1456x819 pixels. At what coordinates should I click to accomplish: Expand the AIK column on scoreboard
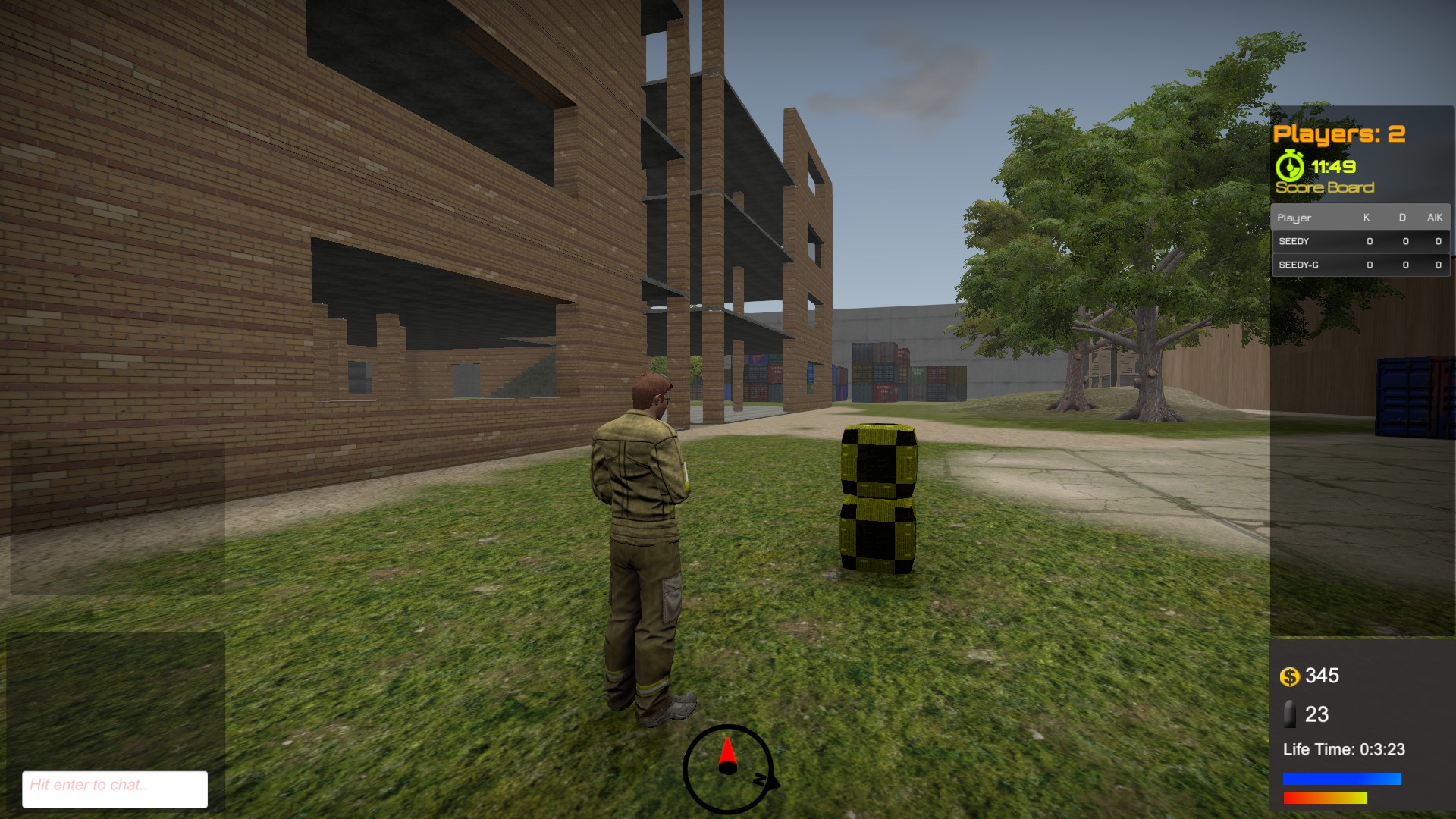click(x=1434, y=218)
